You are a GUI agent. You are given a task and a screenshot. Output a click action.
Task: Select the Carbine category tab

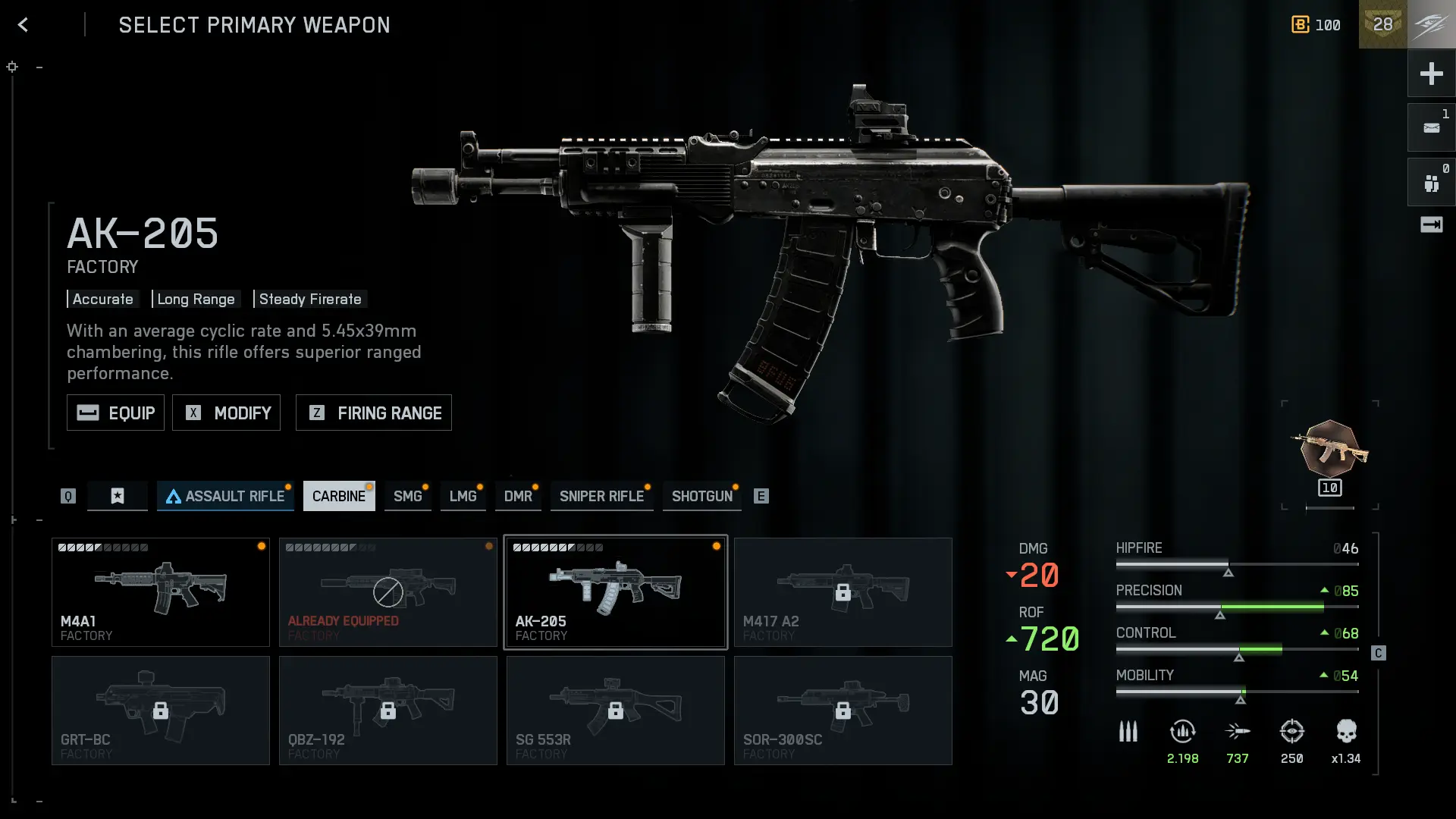[338, 496]
